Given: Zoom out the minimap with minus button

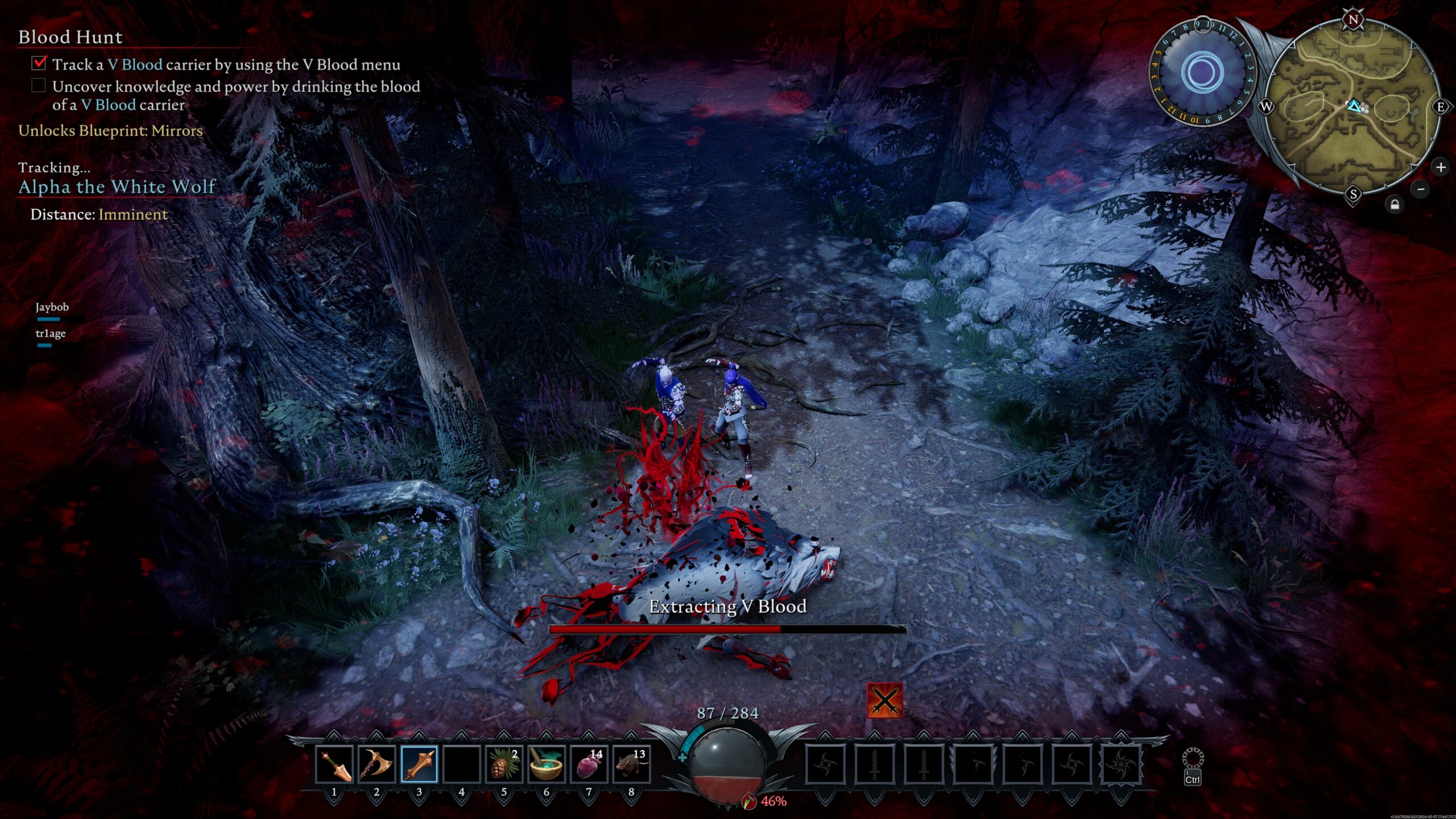Looking at the screenshot, I should point(1420,189).
